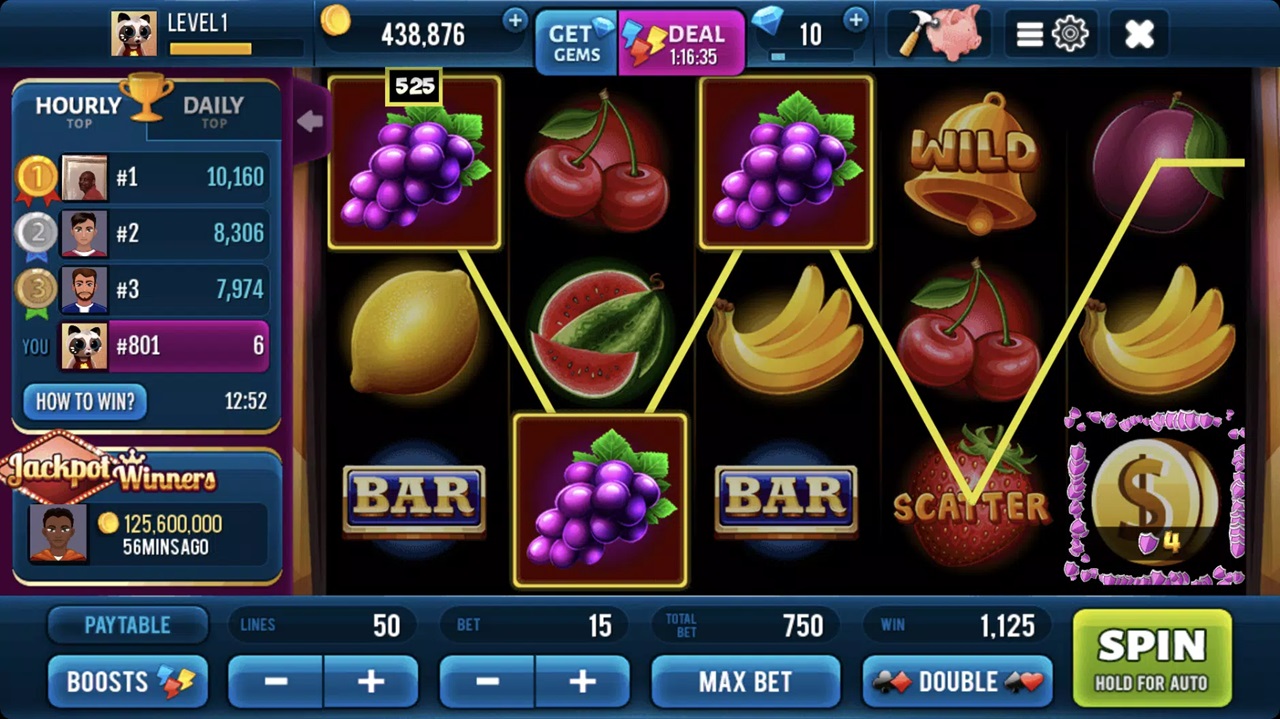
Task: Open the settings gear menu
Action: click(1051, 35)
